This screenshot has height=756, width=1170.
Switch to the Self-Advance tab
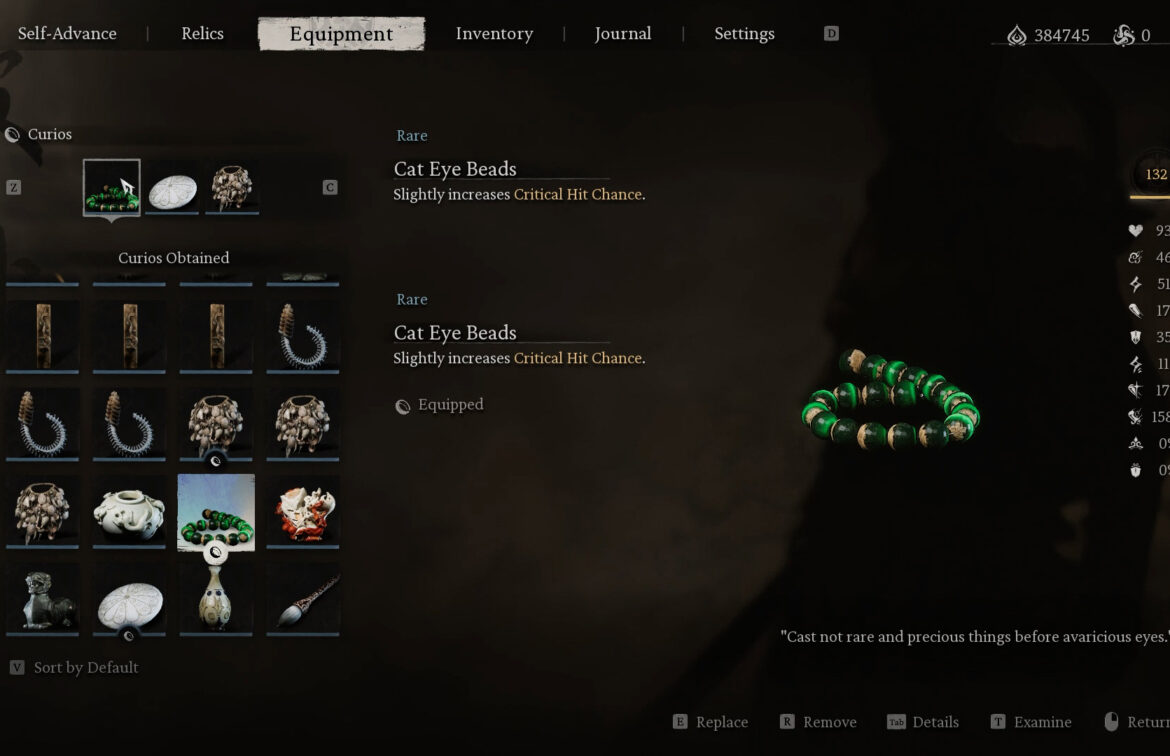[x=67, y=34]
